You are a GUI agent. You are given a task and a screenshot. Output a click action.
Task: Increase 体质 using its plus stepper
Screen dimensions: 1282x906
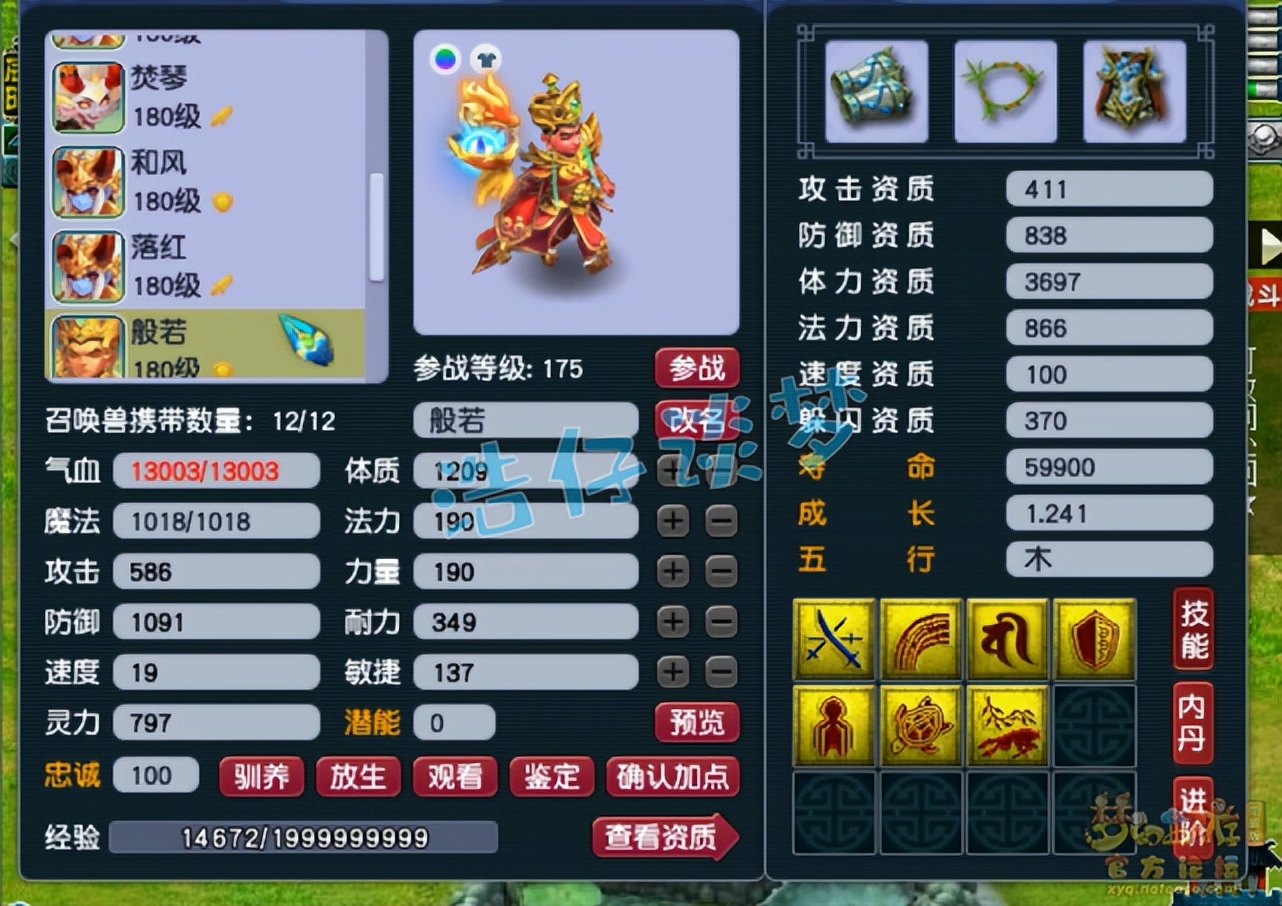672,471
